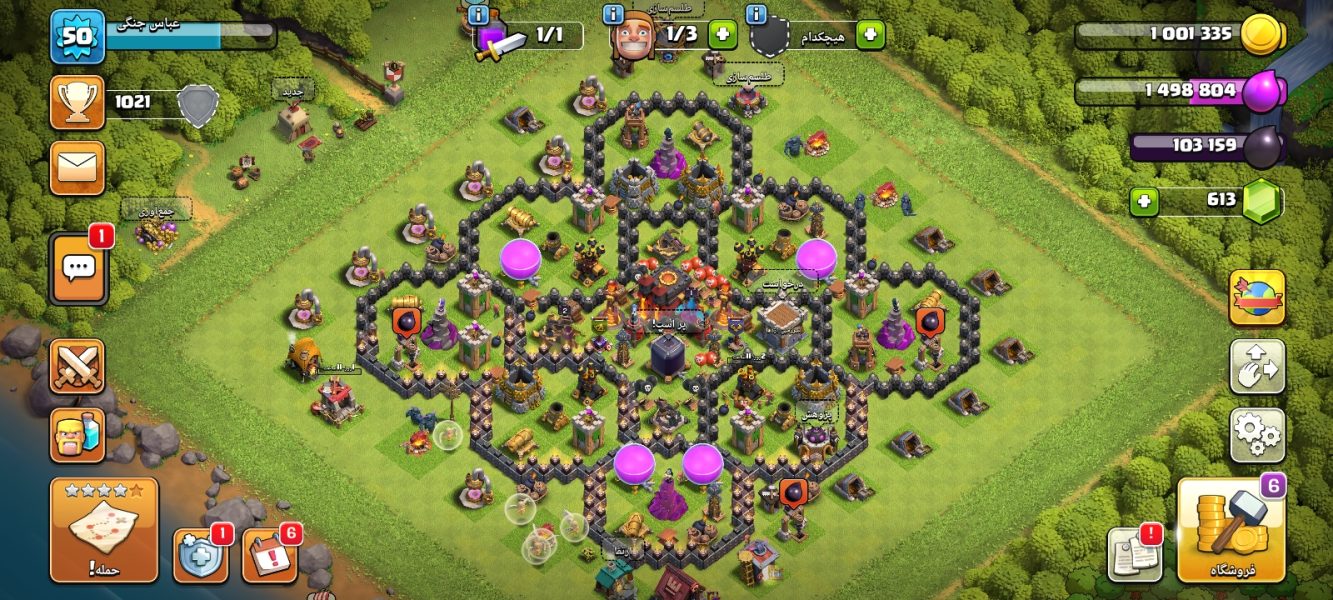The image size is (1333, 600).
Task: Show info for the sword counter
Action: [x=479, y=14]
